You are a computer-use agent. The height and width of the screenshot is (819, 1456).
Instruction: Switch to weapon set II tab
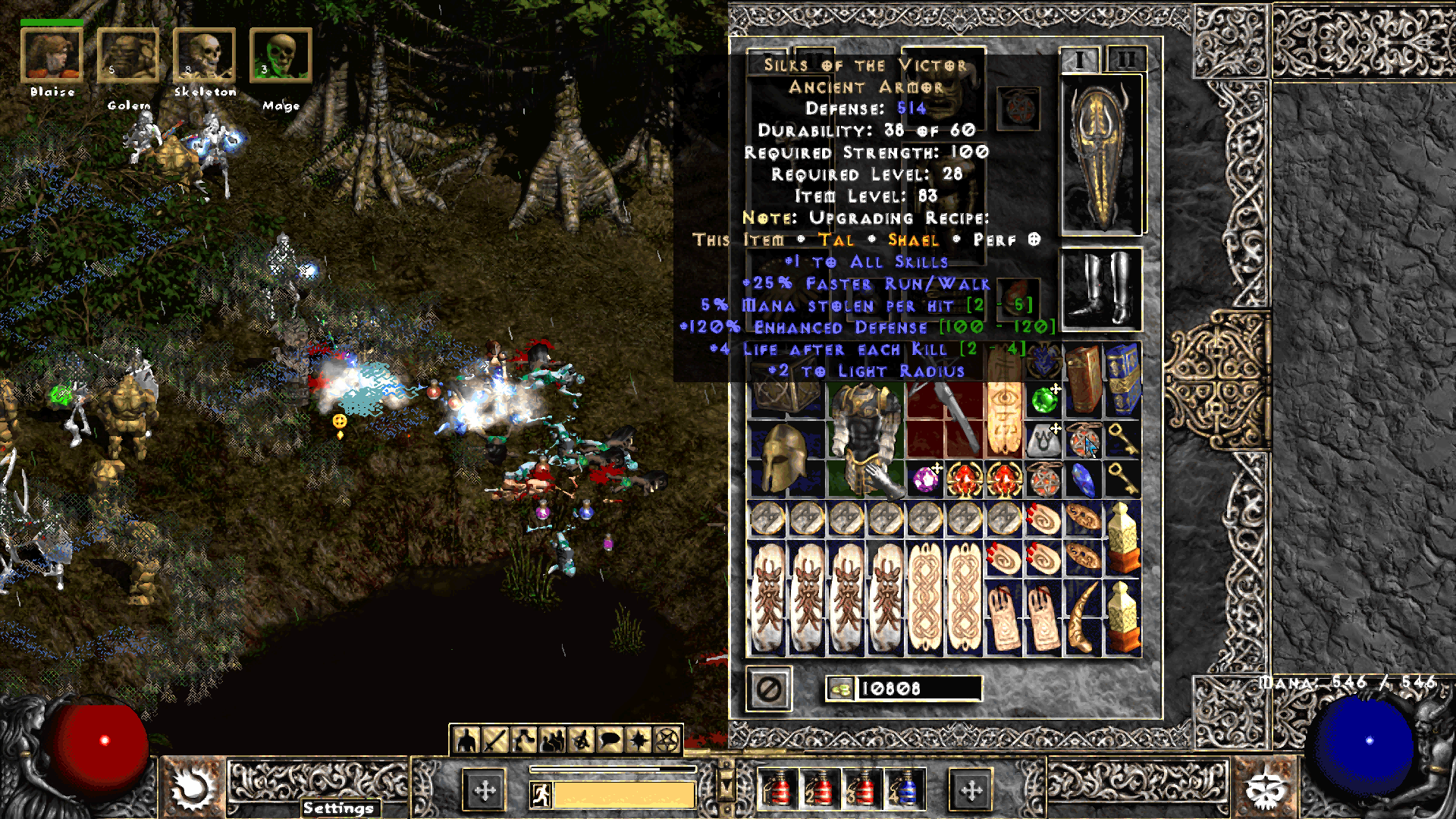1125,59
